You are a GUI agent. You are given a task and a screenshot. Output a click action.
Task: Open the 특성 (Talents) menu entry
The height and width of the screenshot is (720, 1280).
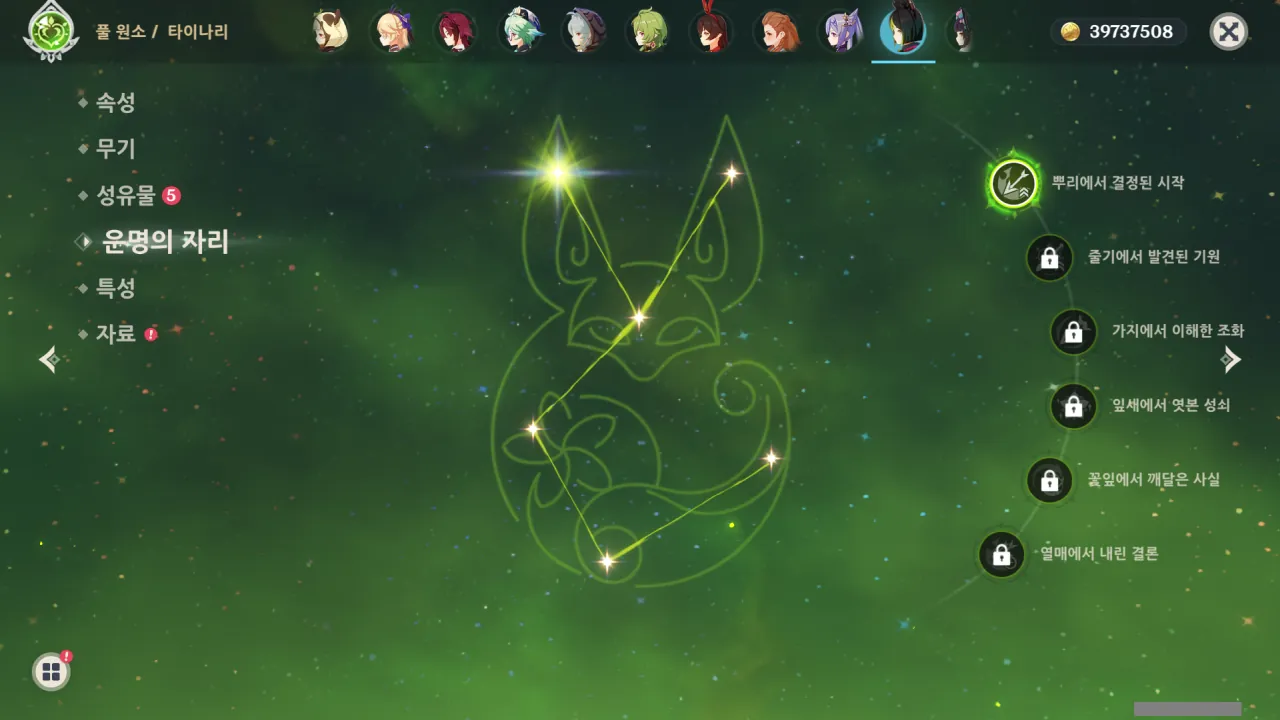[115, 288]
